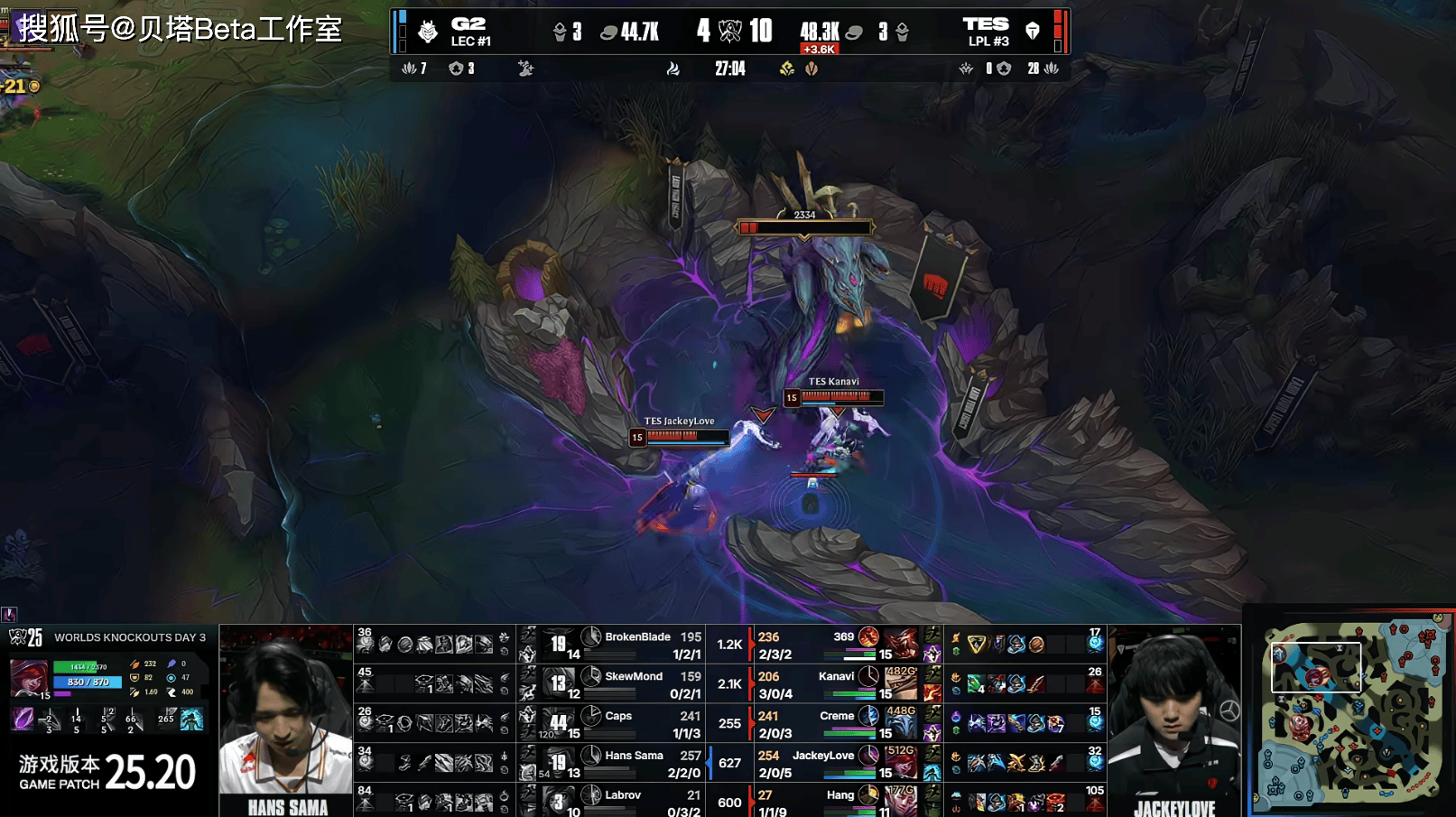The width and height of the screenshot is (1456, 817).
Task: Click Kanavi's champion portrait in the scoreboard
Action: (901, 683)
